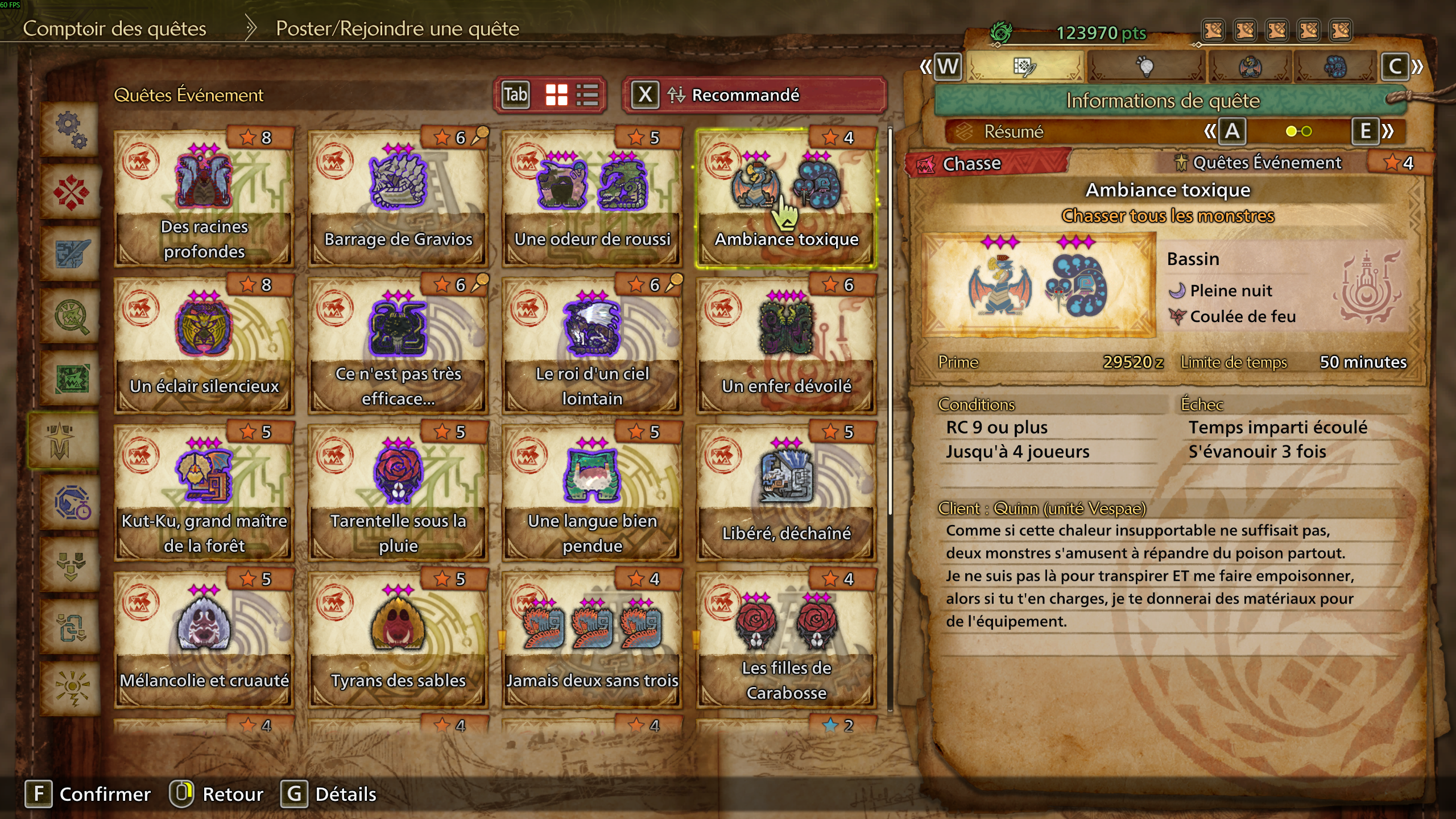
Task: Select the "Des racines profondes" quest
Action: point(204,199)
